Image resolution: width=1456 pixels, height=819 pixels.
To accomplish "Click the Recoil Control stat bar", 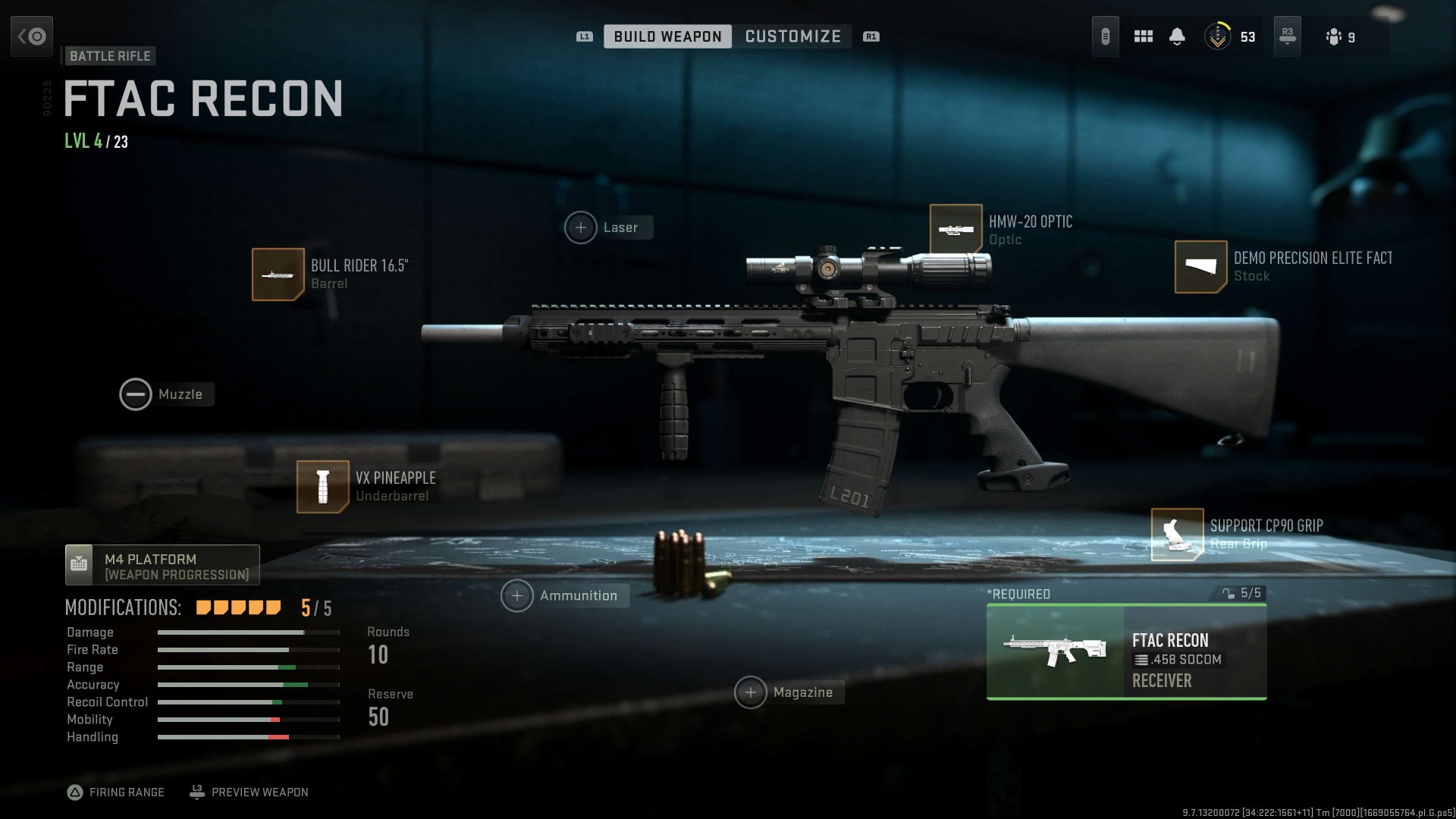I will tap(246, 702).
